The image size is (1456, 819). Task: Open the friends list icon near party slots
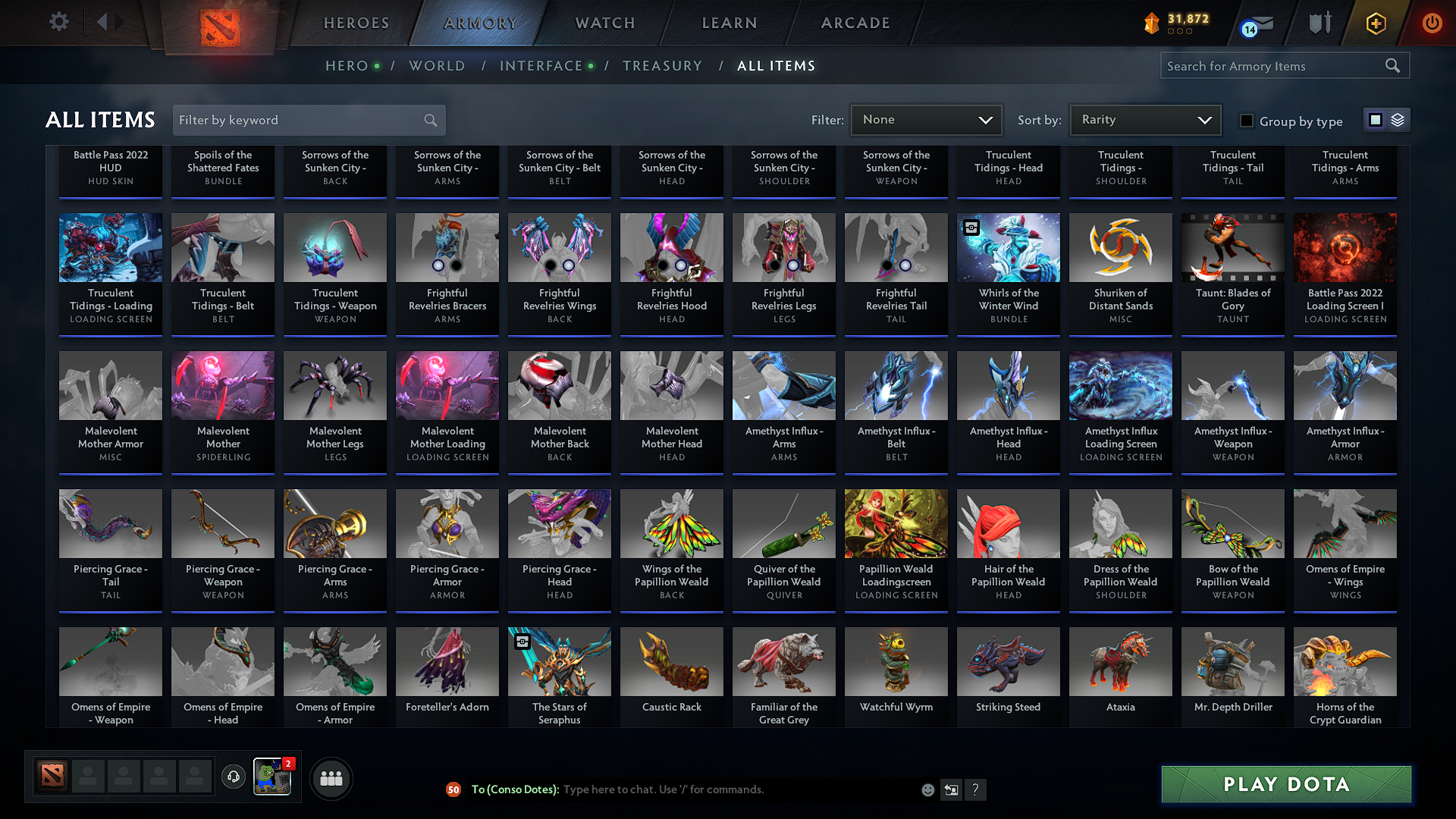pyautogui.click(x=330, y=778)
